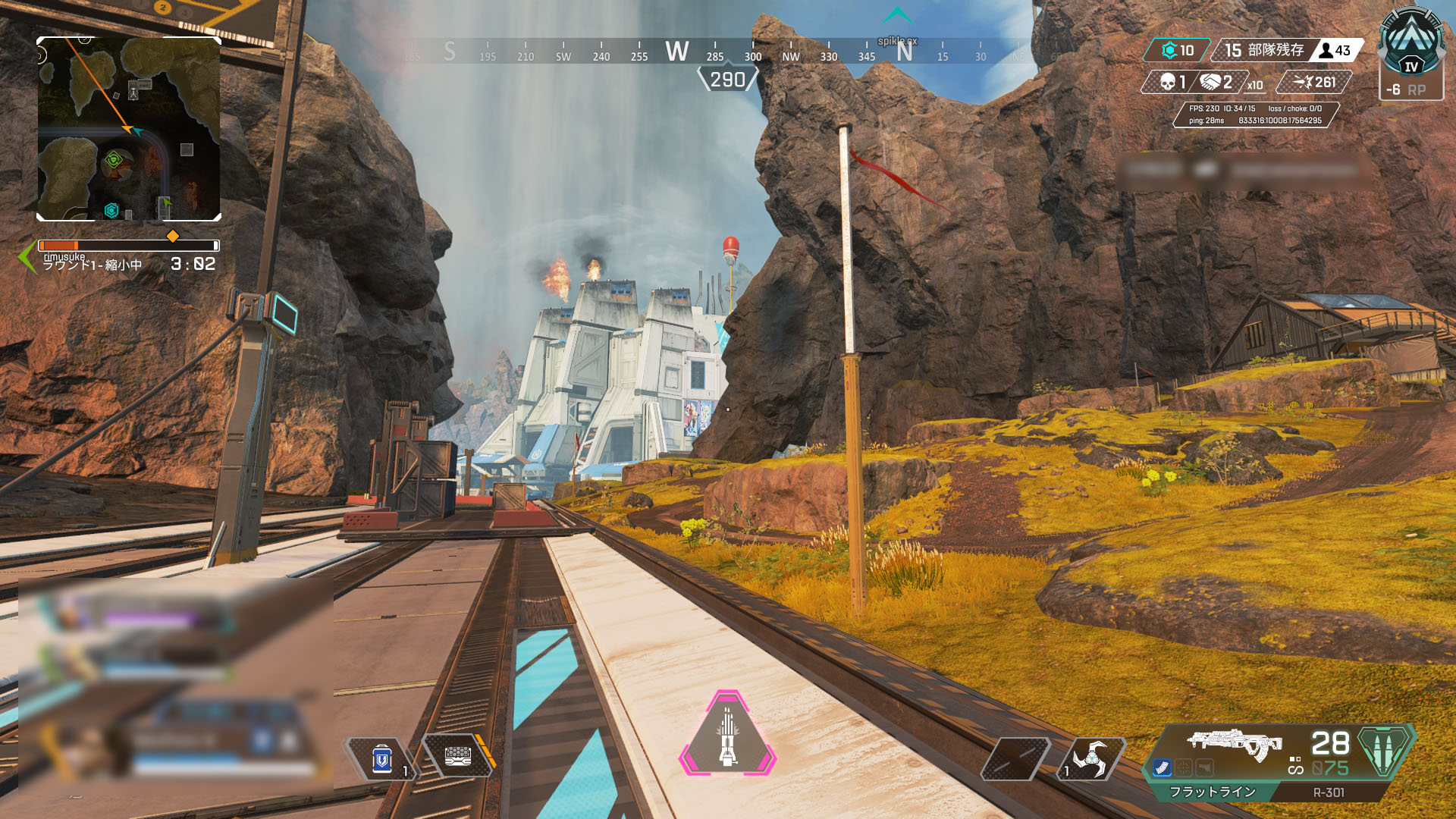Click the heavy ammo type icon

[x=1385, y=749]
